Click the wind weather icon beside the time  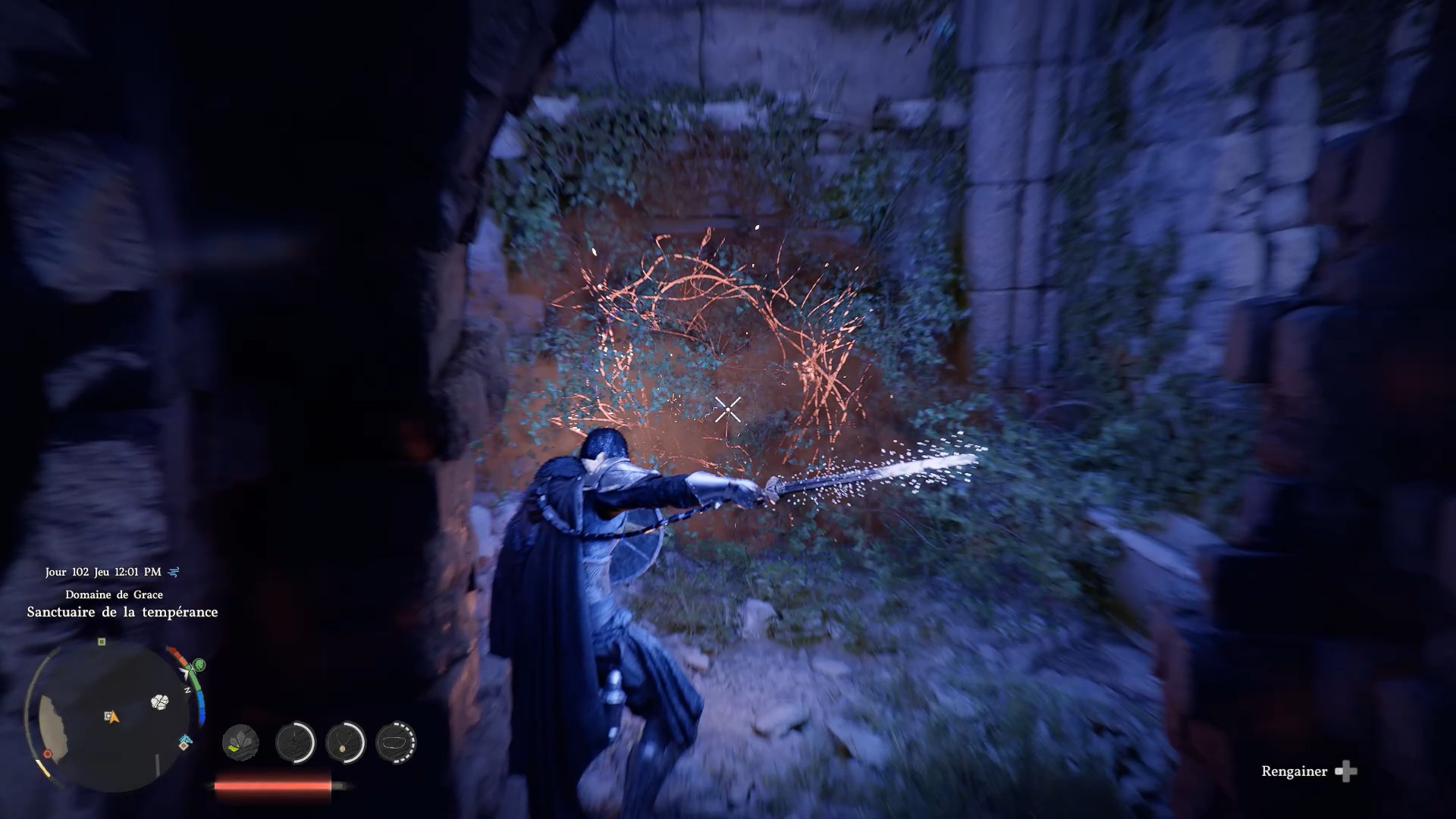click(174, 573)
